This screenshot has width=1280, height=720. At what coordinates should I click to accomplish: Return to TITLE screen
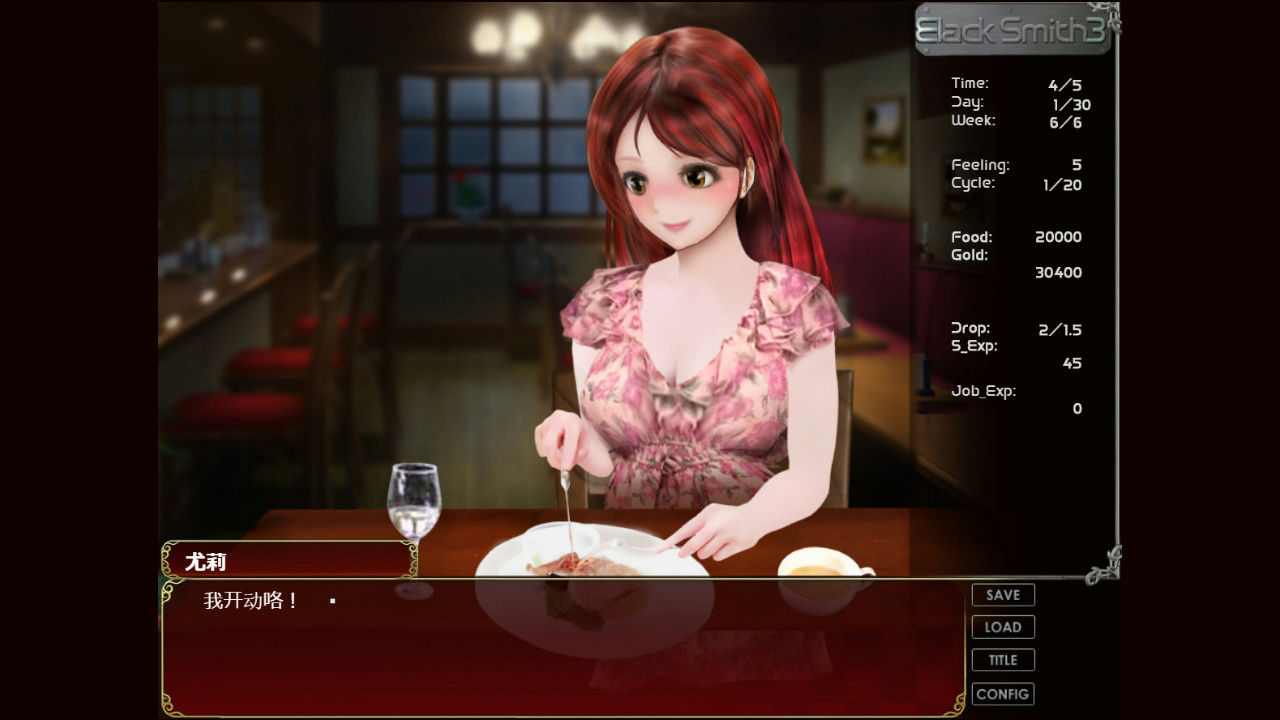tap(1002, 660)
